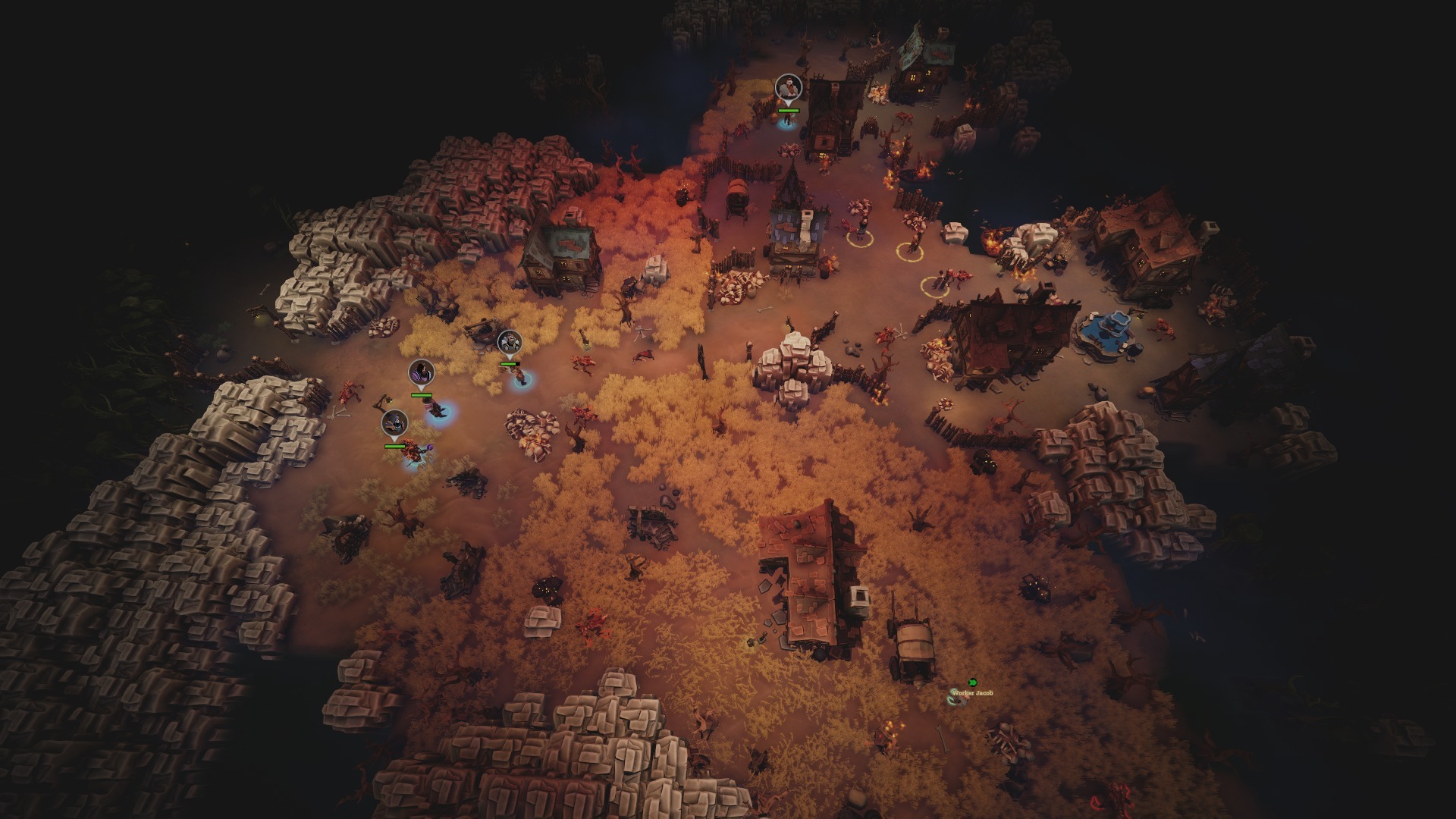The height and width of the screenshot is (819, 1456).
Task: Click the knight's partially depleted green health bar
Action: pyautogui.click(x=510, y=364)
